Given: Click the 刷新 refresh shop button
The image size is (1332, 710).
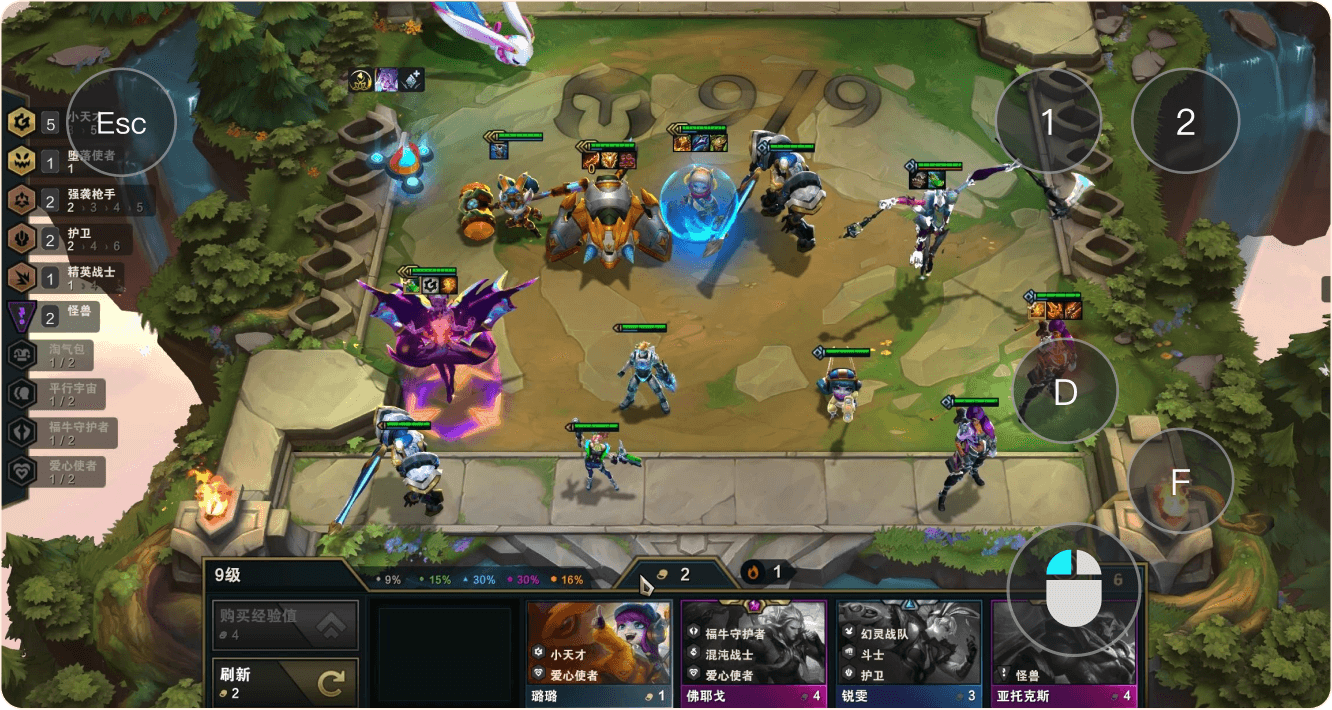Looking at the screenshot, I should coord(285,683).
